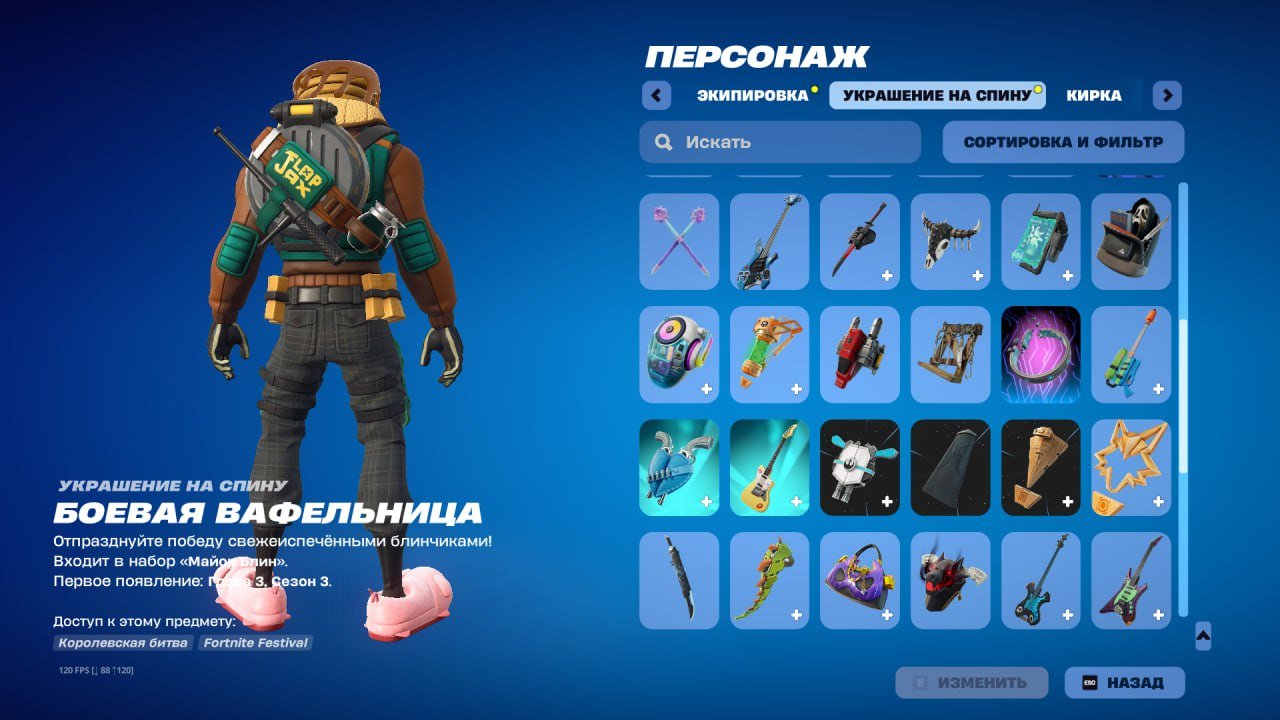Viewport: 1280px width, 720px height.
Task: Click the search field labeled Искать
Action: 780,141
